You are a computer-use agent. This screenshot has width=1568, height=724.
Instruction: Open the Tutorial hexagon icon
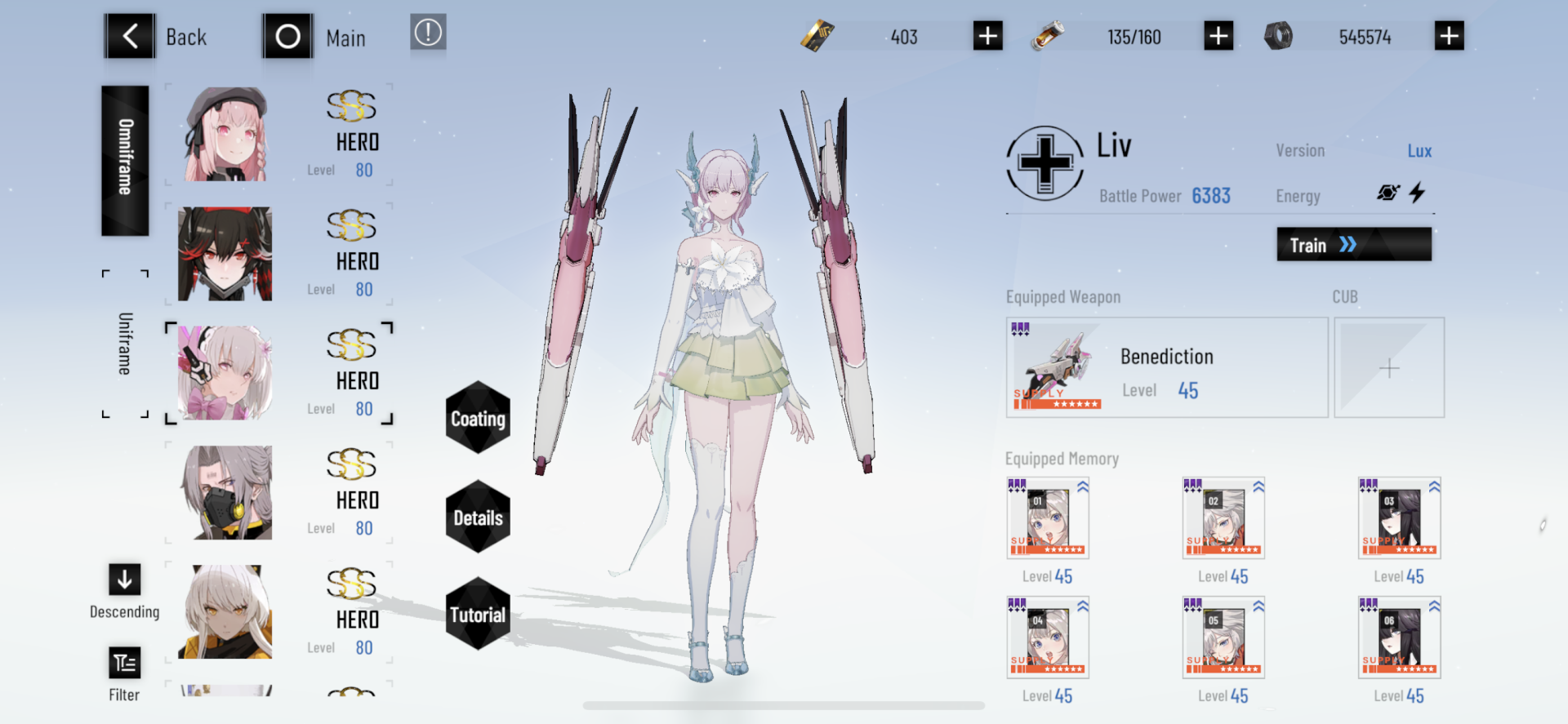point(477,614)
